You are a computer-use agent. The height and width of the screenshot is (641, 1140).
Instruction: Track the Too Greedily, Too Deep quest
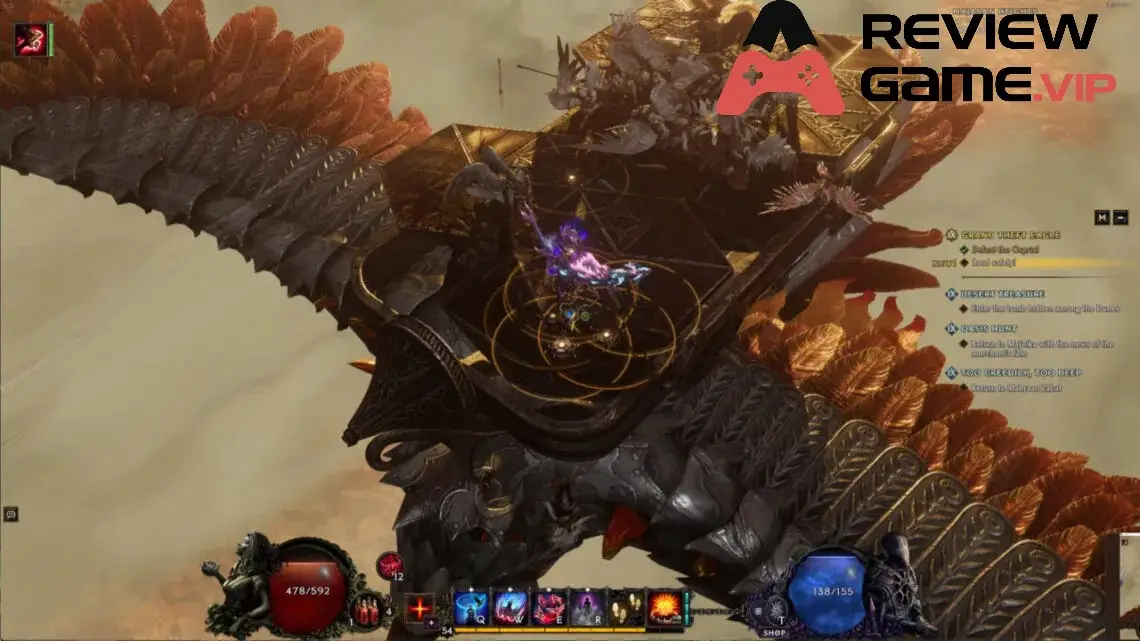point(1020,372)
